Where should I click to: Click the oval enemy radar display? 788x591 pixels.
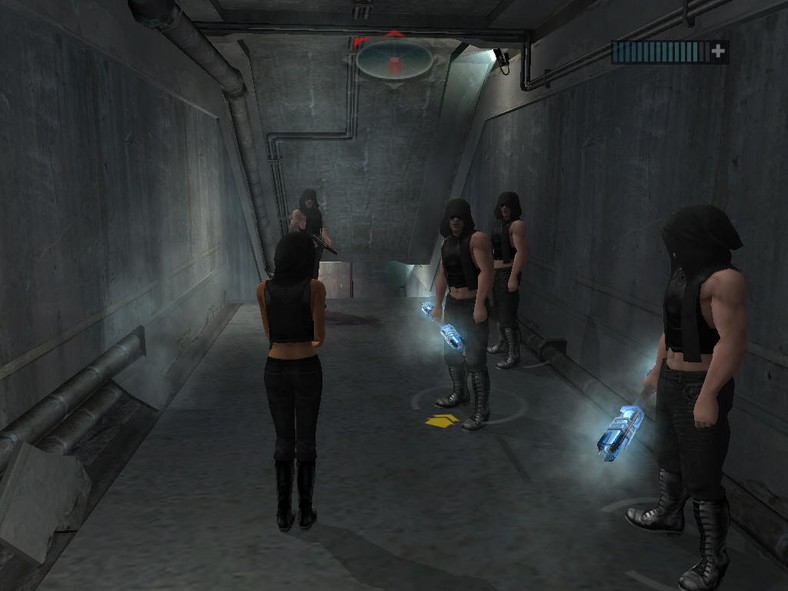pos(394,59)
